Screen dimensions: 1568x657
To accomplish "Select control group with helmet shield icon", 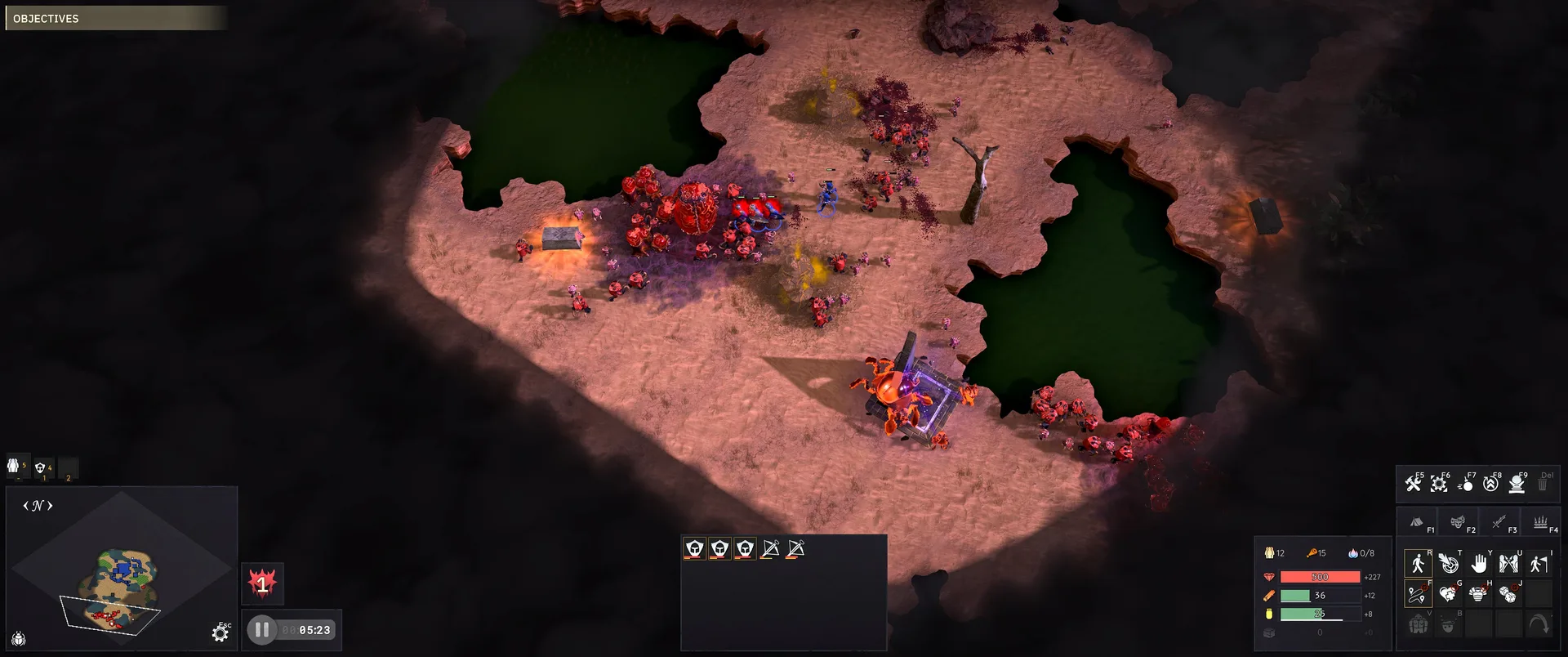I will coord(41,467).
